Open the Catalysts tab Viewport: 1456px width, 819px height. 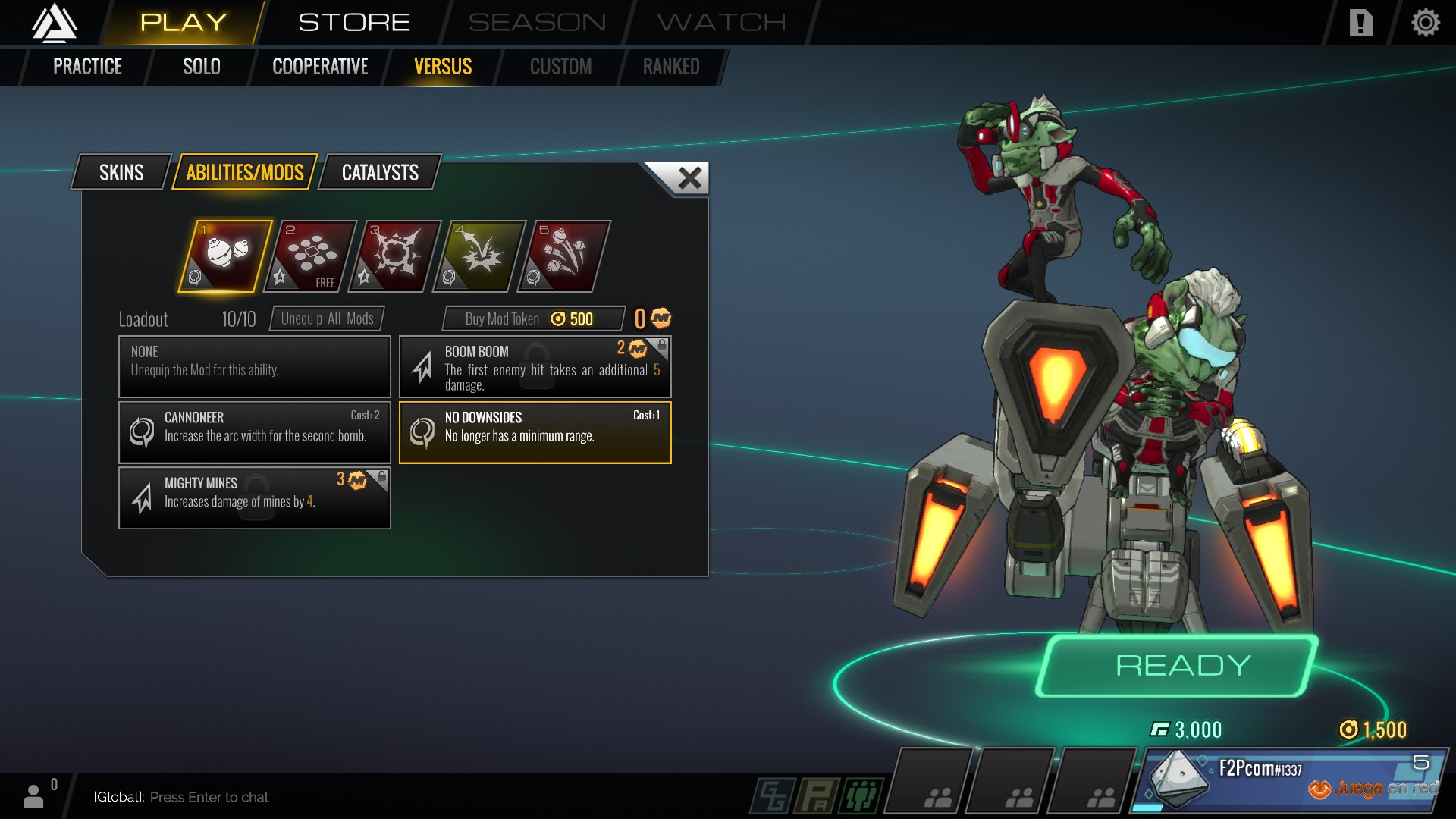click(x=380, y=173)
